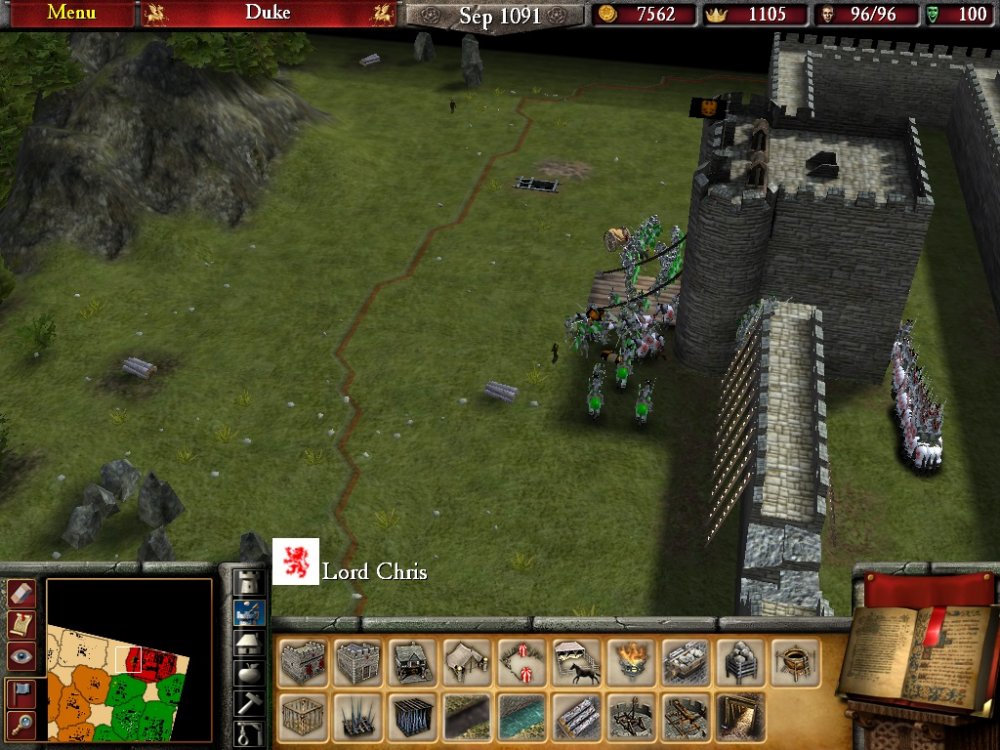1000x750 pixels.
Task: Click the Duke rank banner
Action: point(268,14)
